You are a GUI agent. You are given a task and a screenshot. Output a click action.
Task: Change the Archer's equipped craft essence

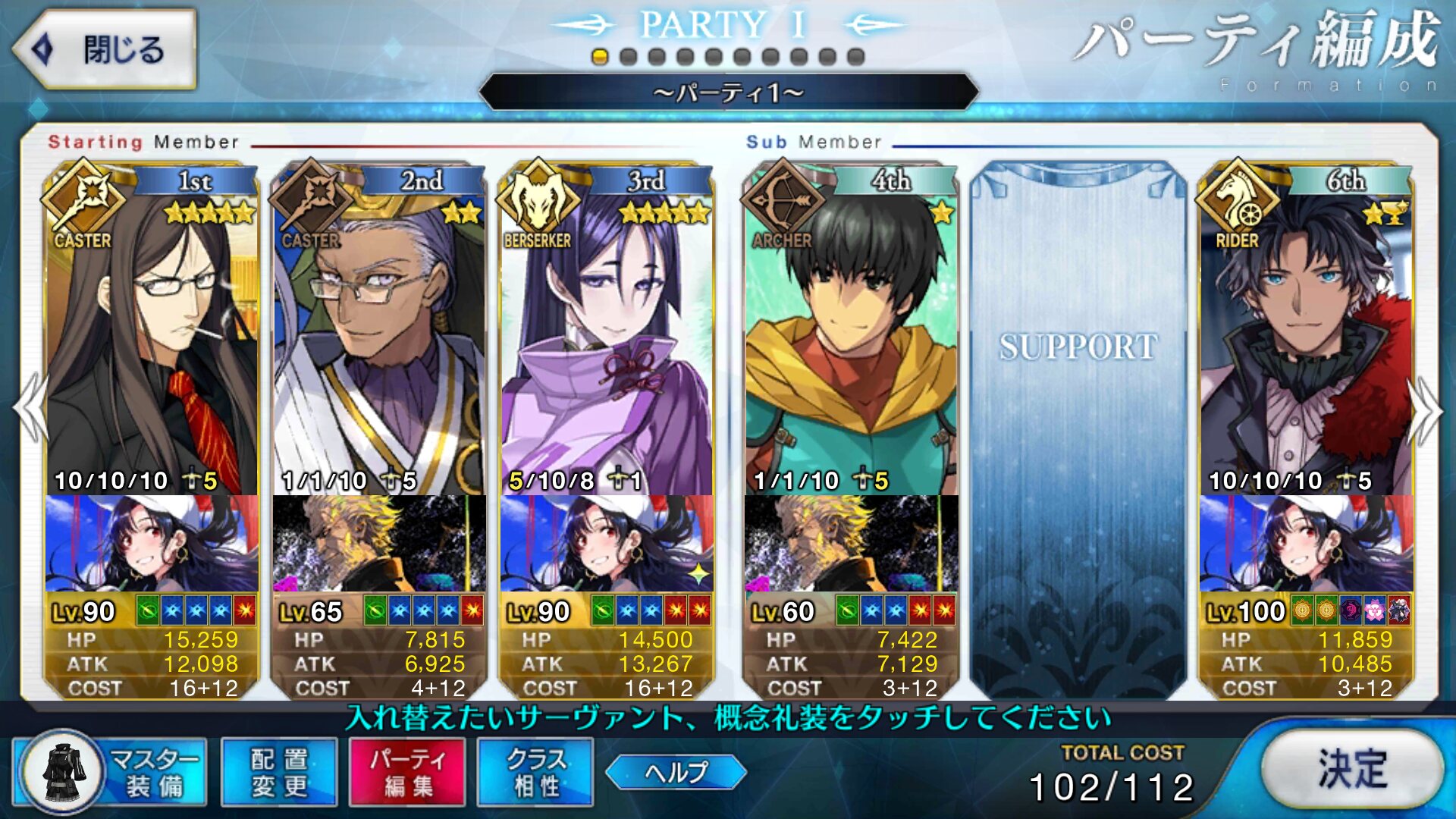point(851,543)
